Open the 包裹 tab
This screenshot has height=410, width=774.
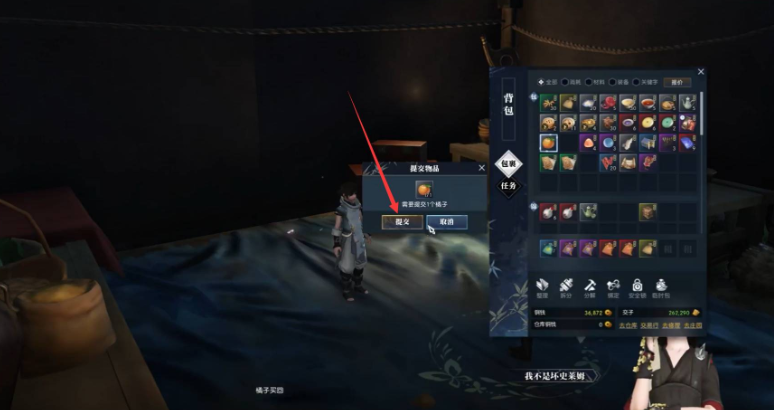point(508,163)
